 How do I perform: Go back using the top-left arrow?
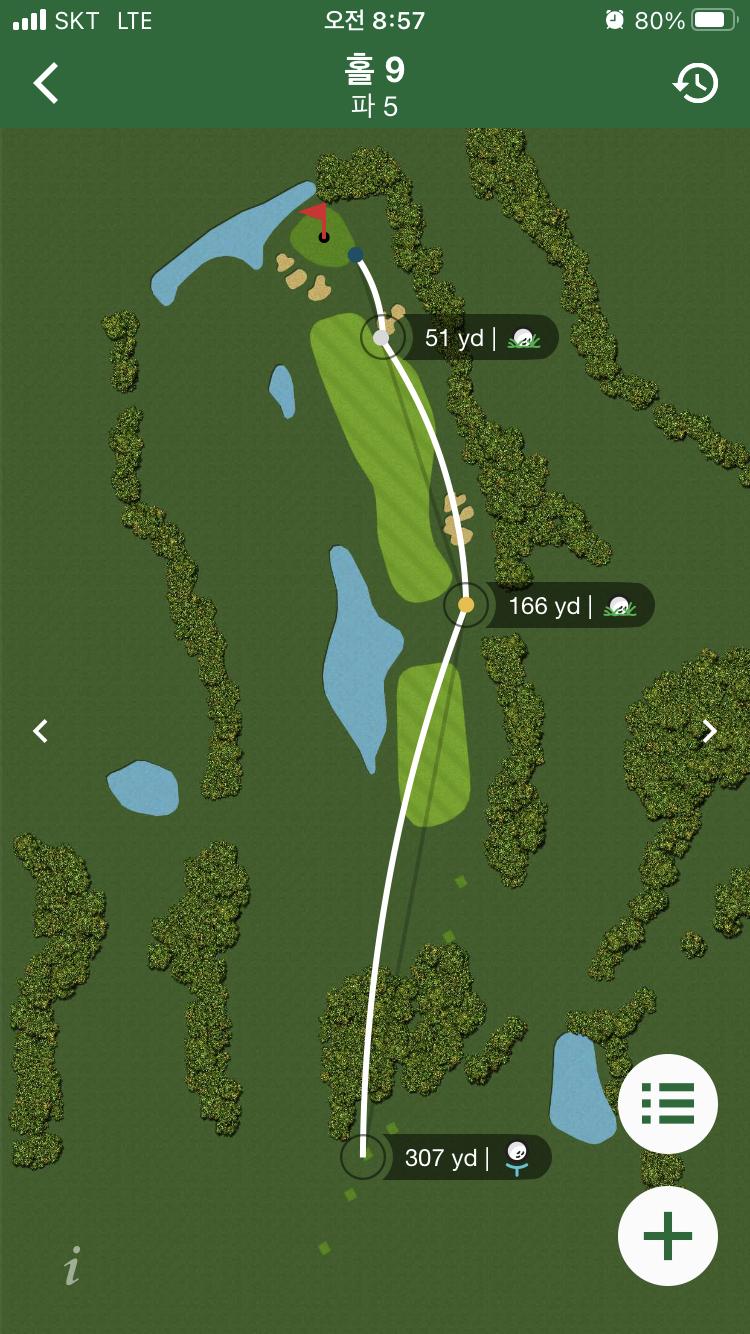coord(46,84)
